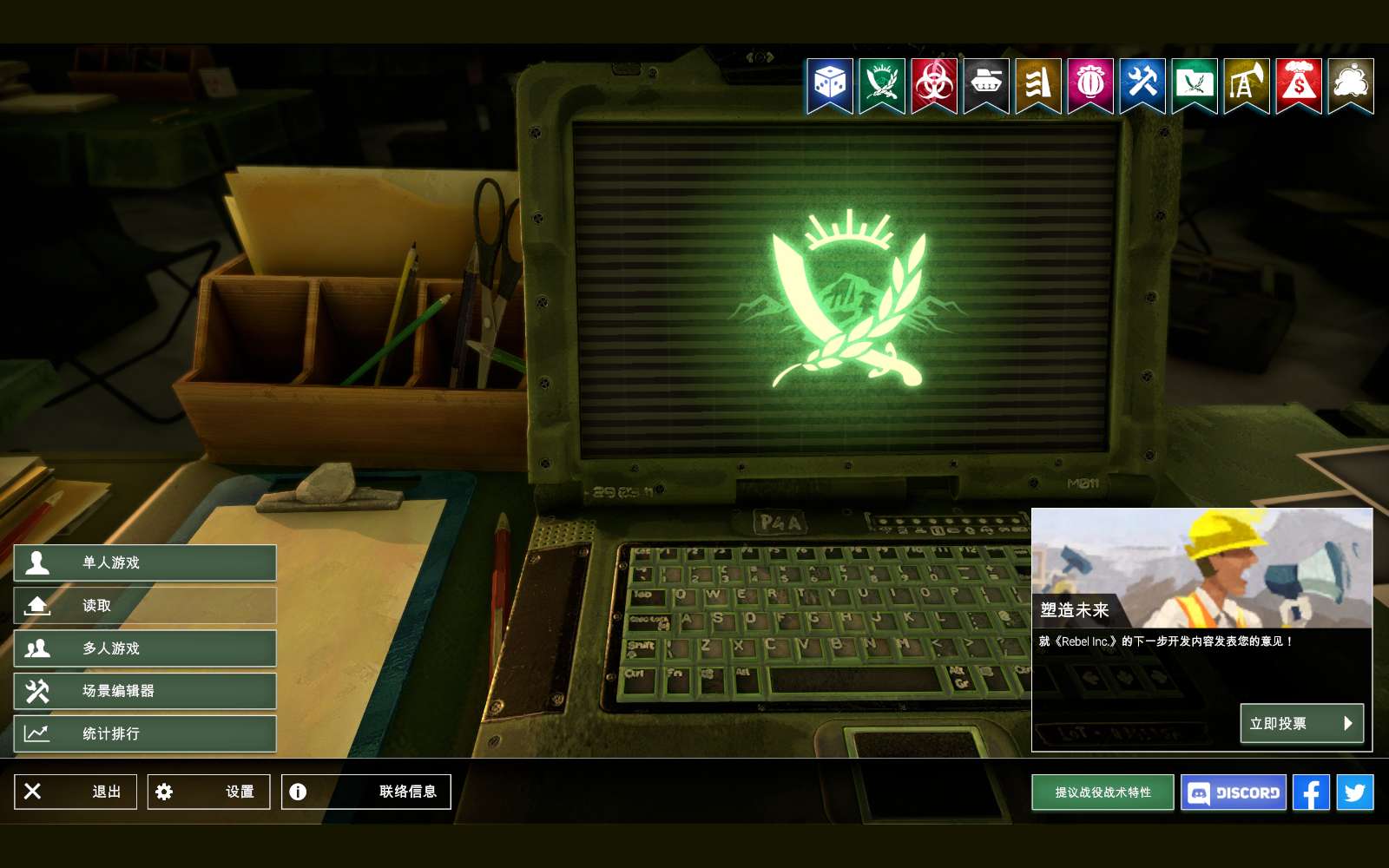Open the Facebook page link

[x=1311, y=792]
